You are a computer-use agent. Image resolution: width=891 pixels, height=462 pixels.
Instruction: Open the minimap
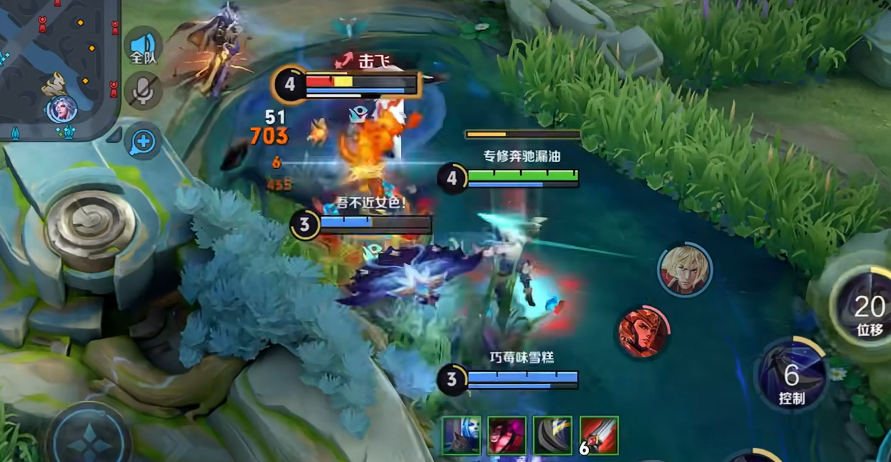coord(58,68)
